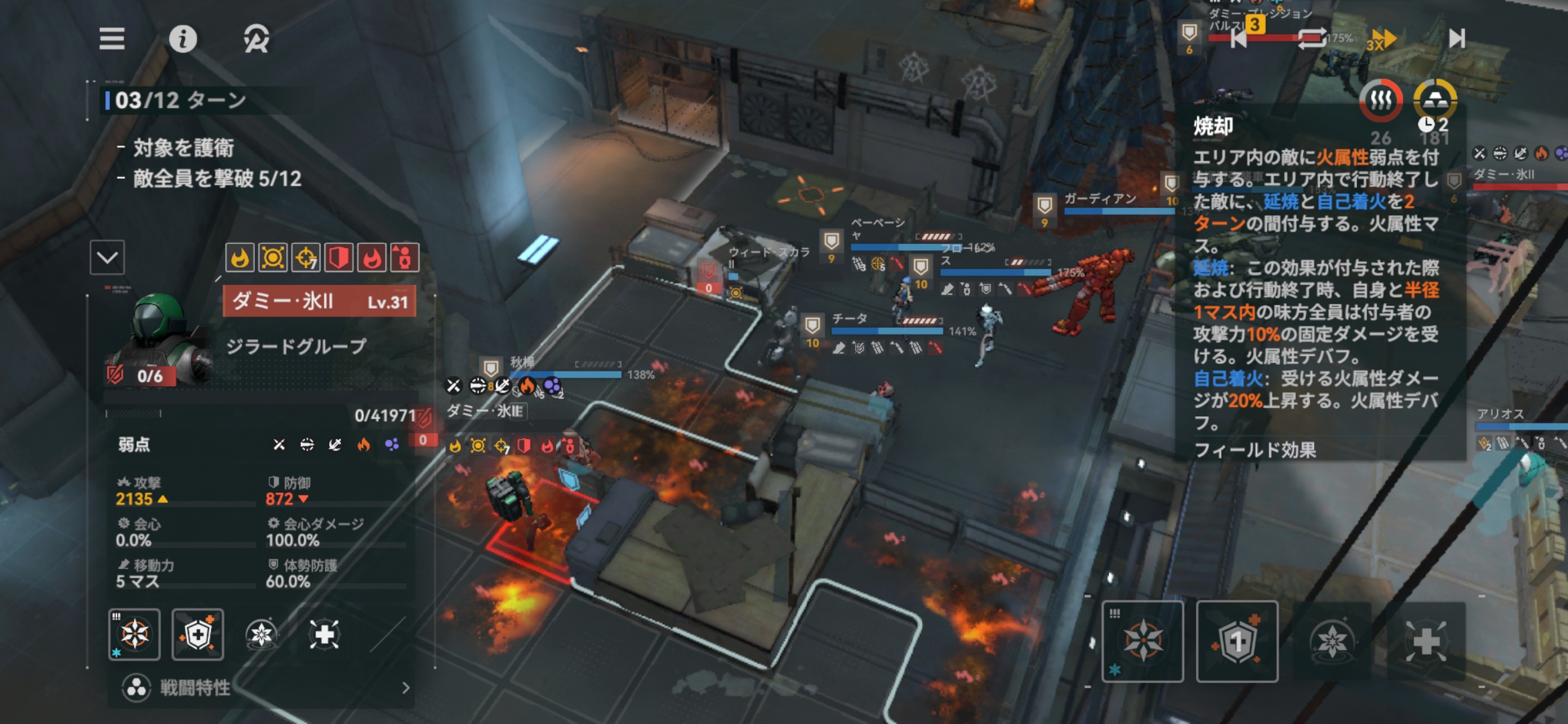
Task: Choose the dimmed six-point star skill in action bar
Action: click(x=1331, y=642)
